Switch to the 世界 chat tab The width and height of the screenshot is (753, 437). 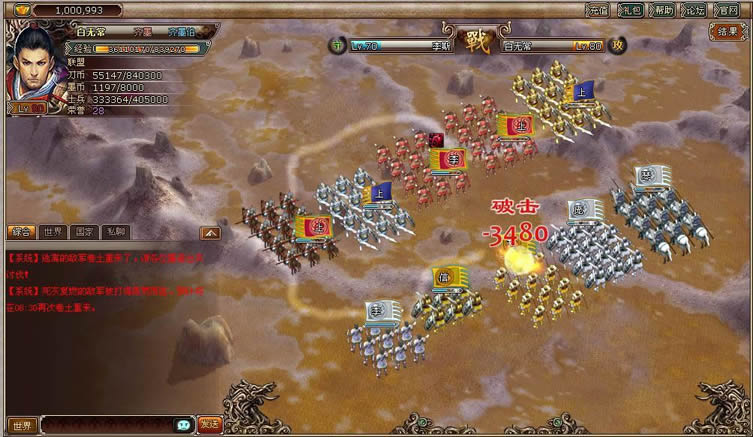[53, 232]
